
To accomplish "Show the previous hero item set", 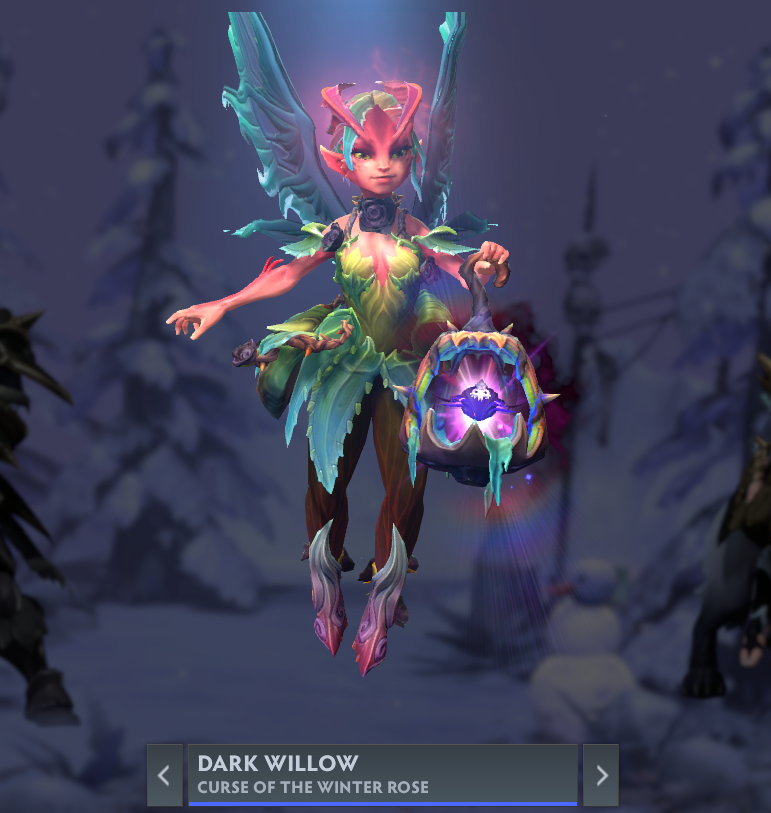I will click(164, 775).
